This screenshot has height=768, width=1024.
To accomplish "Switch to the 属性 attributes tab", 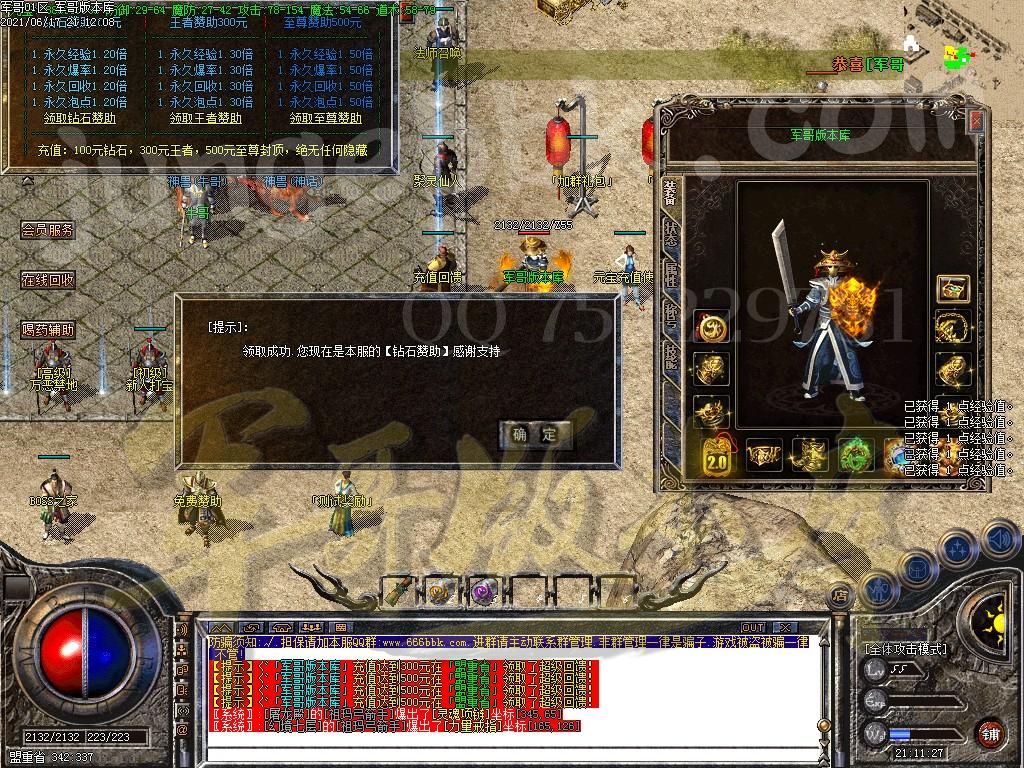I will (671, 277).
